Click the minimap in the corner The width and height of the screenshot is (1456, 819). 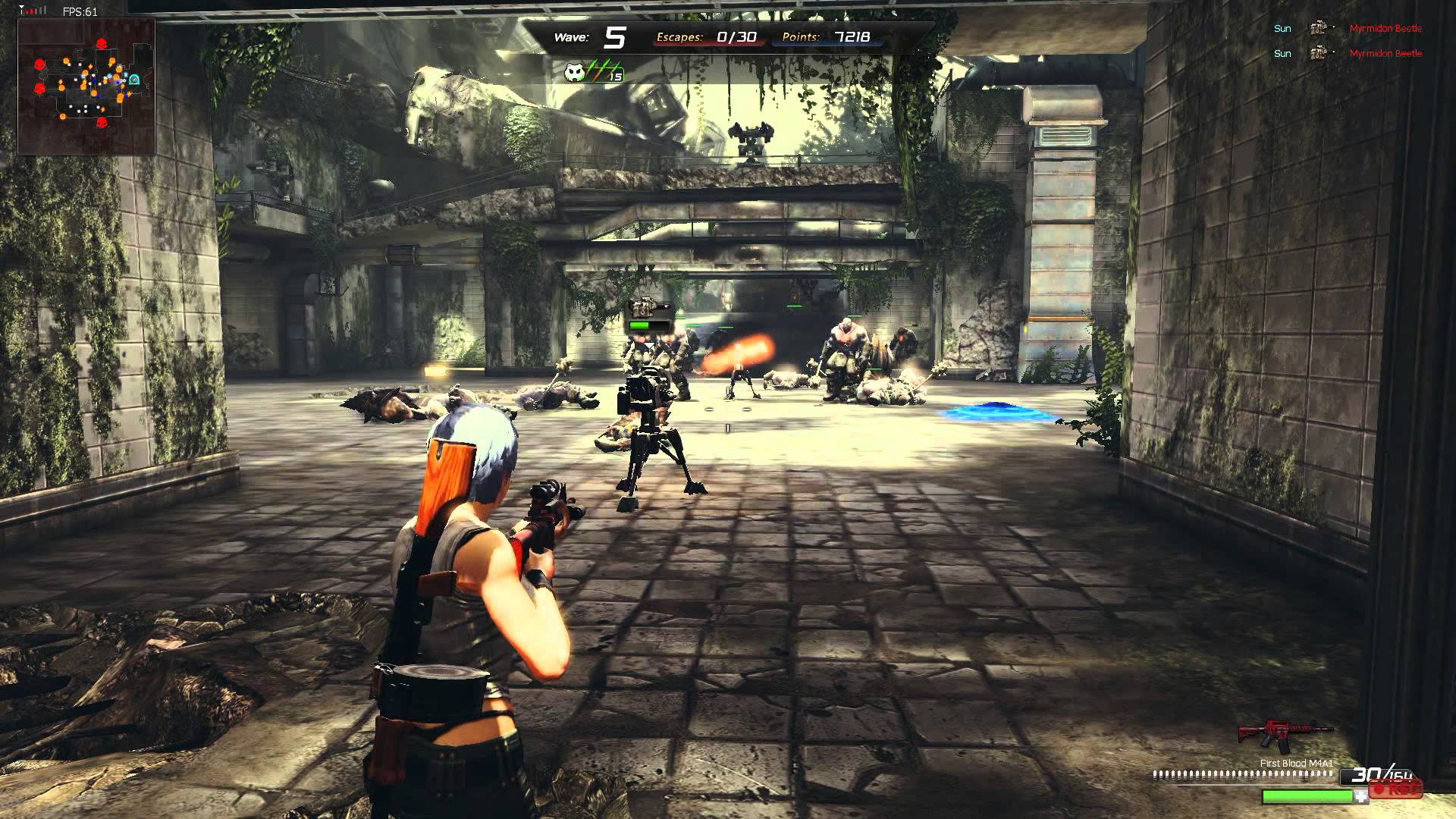pos(86,86)
